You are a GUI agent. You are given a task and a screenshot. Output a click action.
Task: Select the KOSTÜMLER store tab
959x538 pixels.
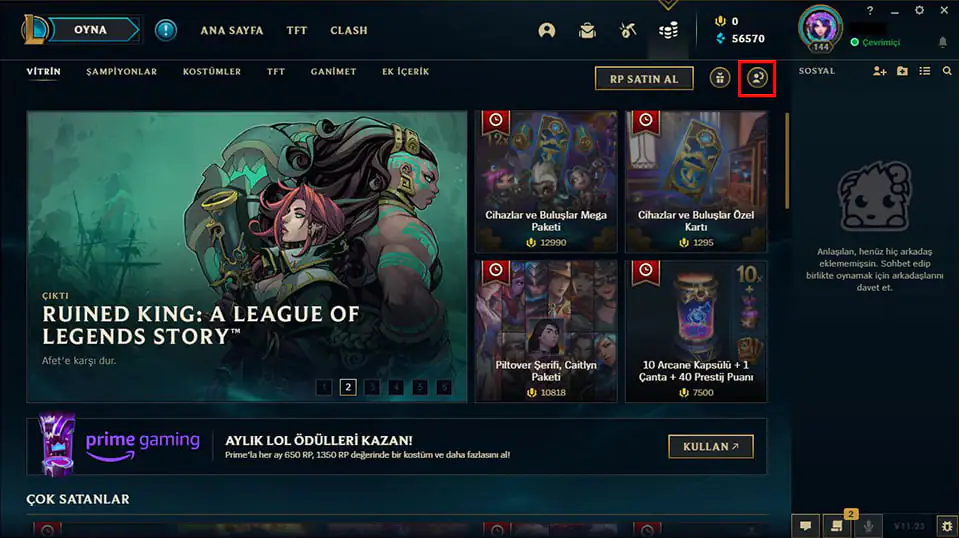212,72
